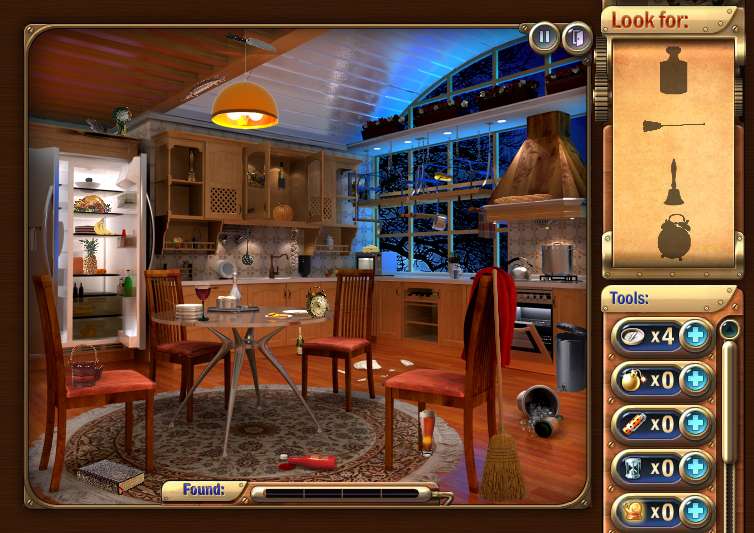This screenshot has height=533, width=754.
Task: Add firecrackers using its plus button
Action: point(694,424)
